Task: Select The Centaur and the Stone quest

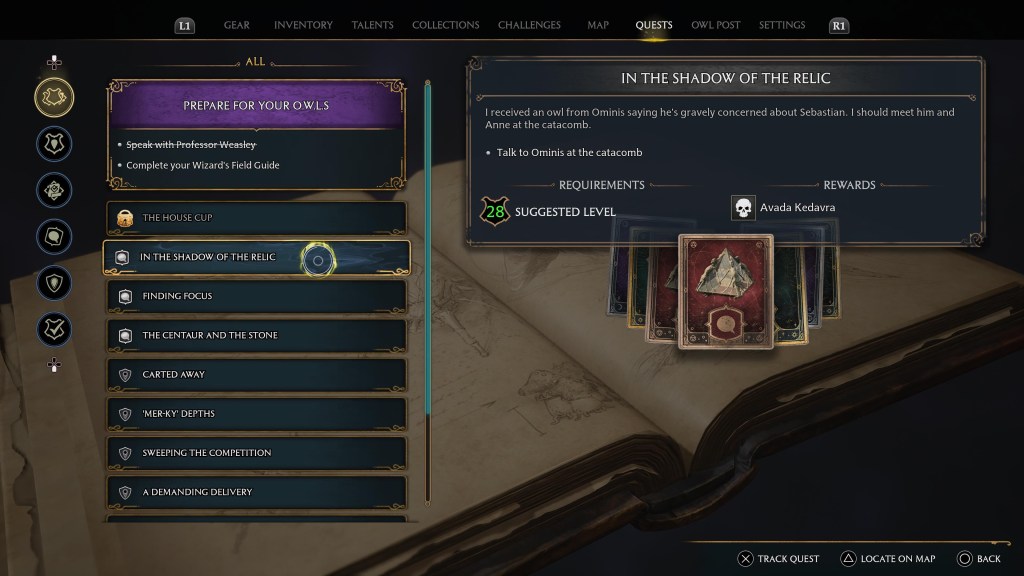Action: (x=256, y=335)
